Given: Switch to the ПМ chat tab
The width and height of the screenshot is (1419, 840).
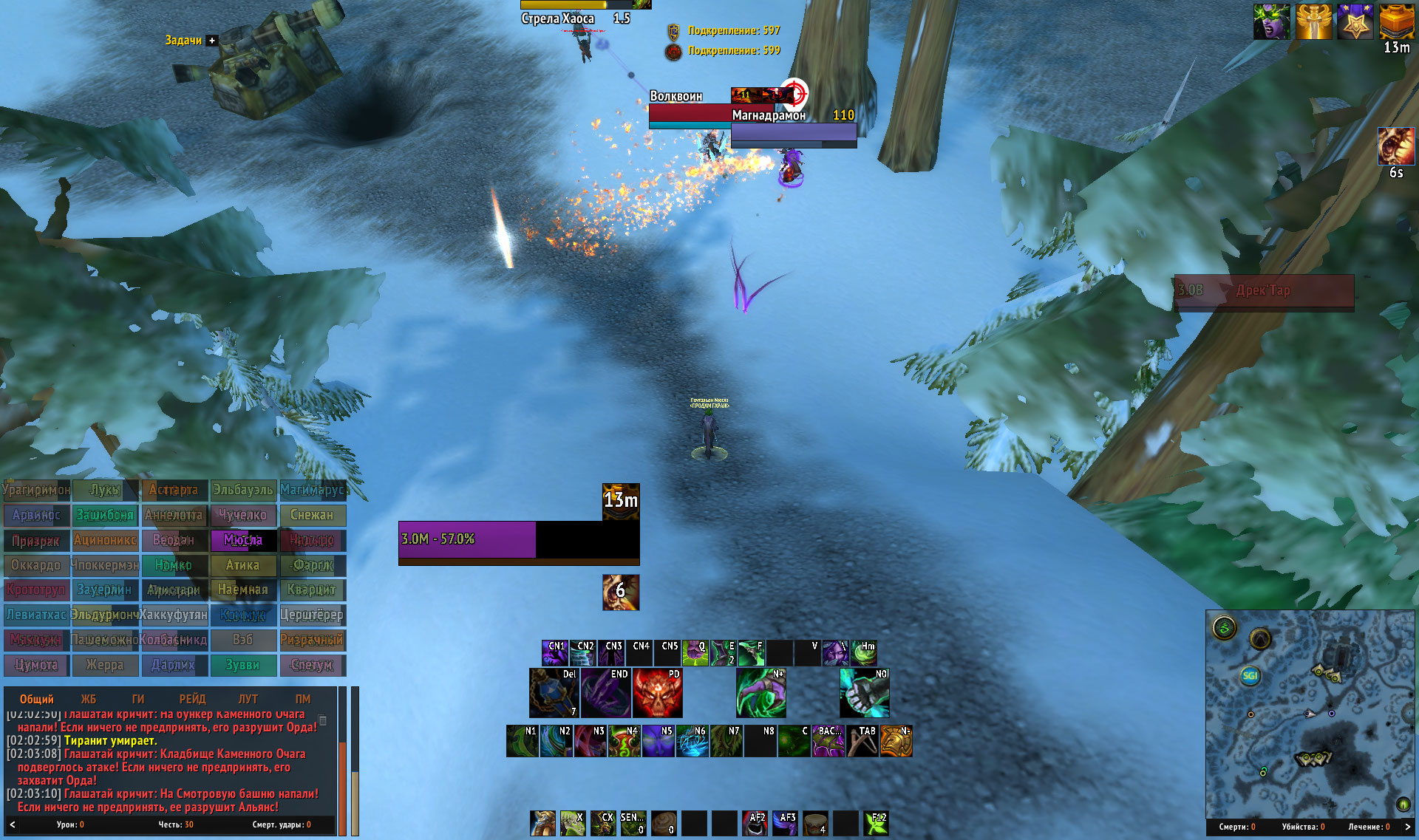Looking at the screenshot, I should point(303,699).
